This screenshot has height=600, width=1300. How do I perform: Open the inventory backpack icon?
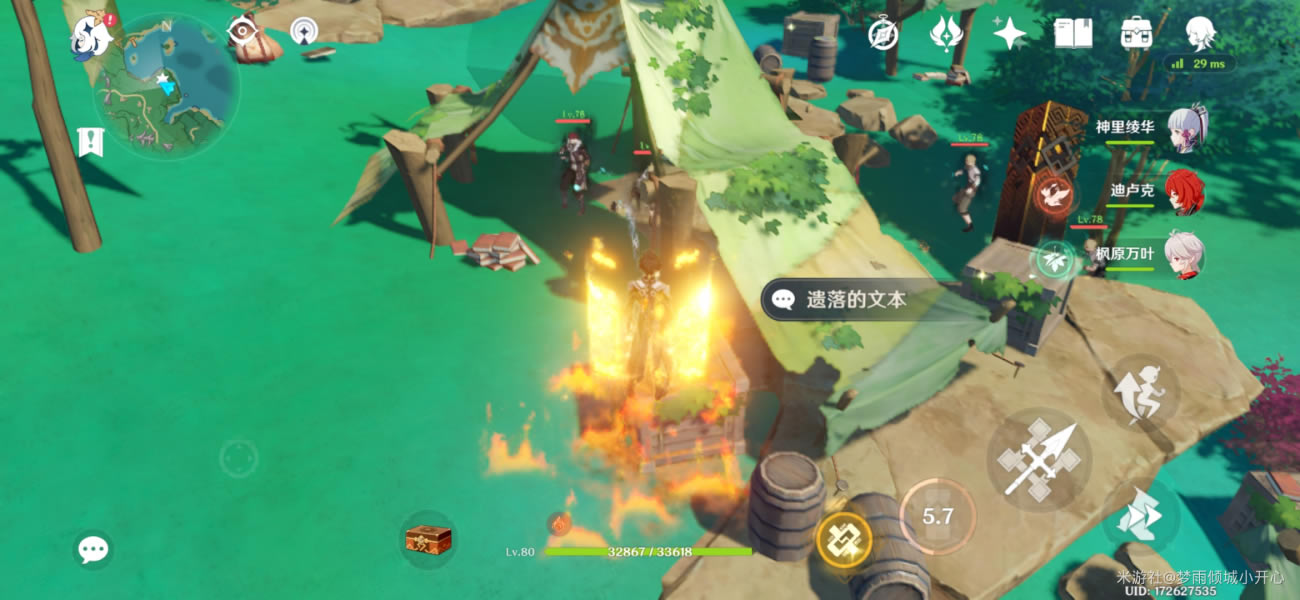click(x=1137, y=34)
